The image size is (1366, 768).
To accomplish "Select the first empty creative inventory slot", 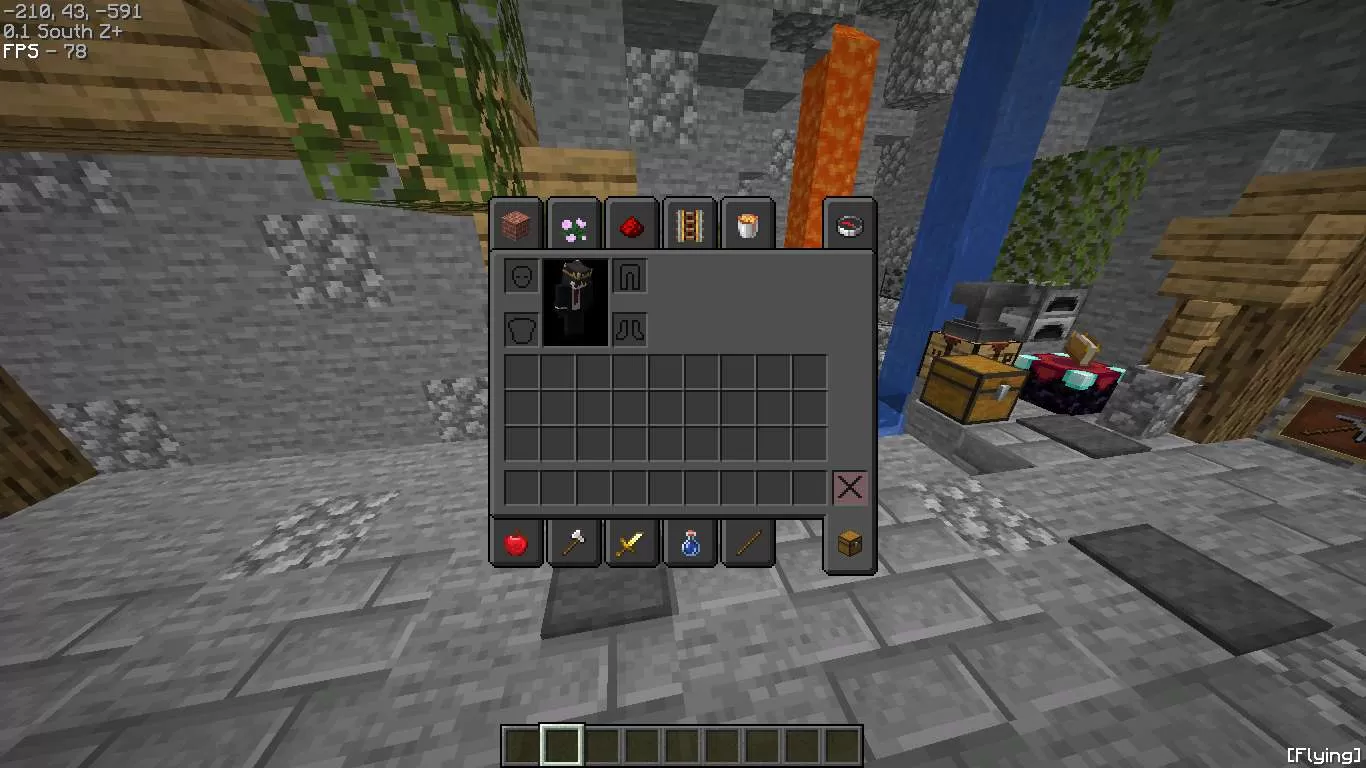I will 520,372.
